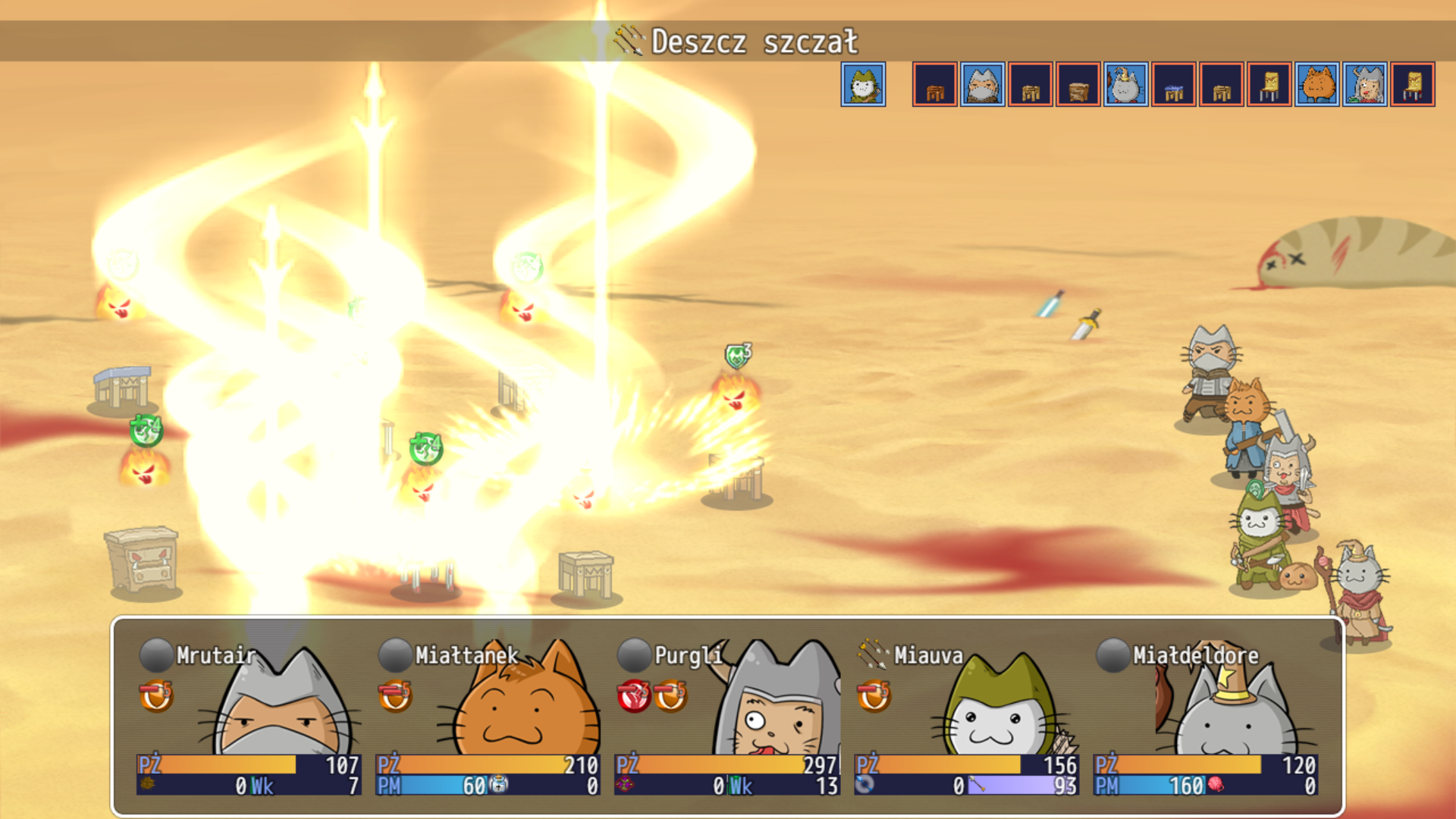Click the current-turn green hooded cat portrait
Viewport: 1456px width, 819px height.
pyautogui.click(x=863, y=84)
